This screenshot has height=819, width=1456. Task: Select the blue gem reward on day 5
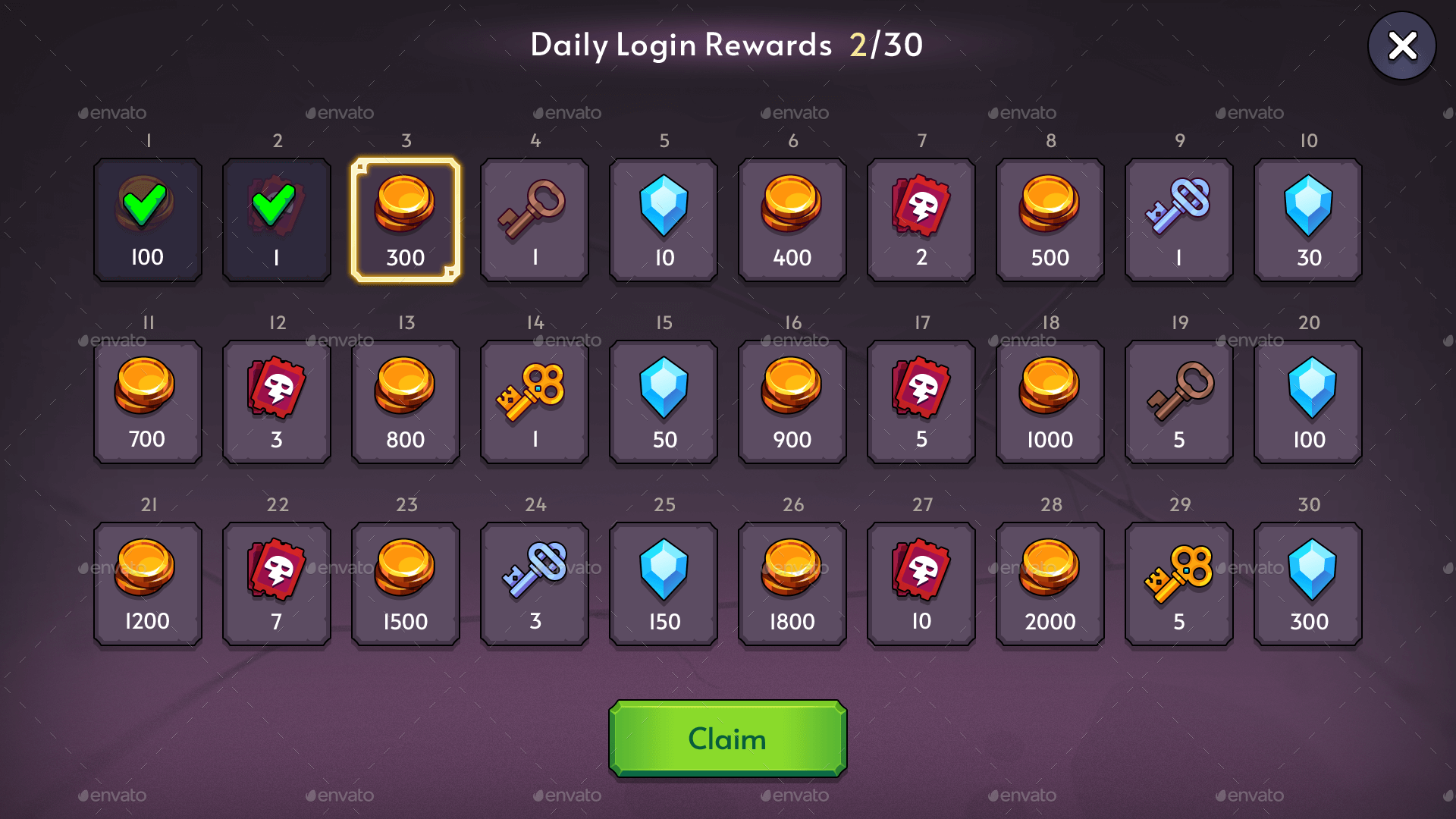tap(664, 205)
